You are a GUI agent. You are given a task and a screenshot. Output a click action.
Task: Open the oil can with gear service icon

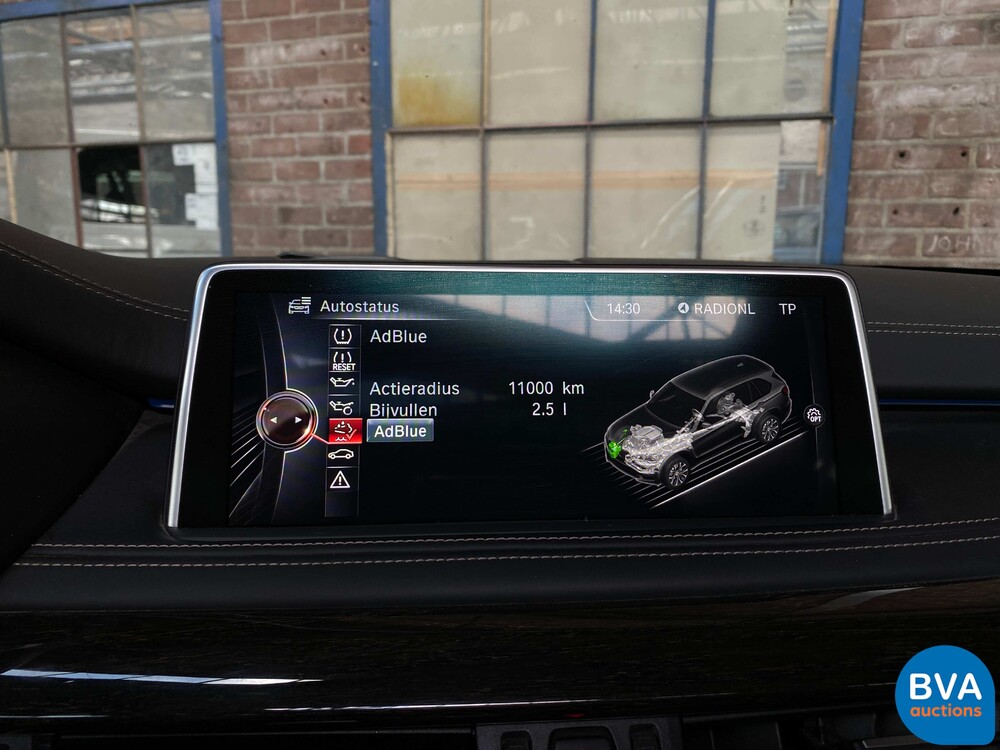click(342, 407)
